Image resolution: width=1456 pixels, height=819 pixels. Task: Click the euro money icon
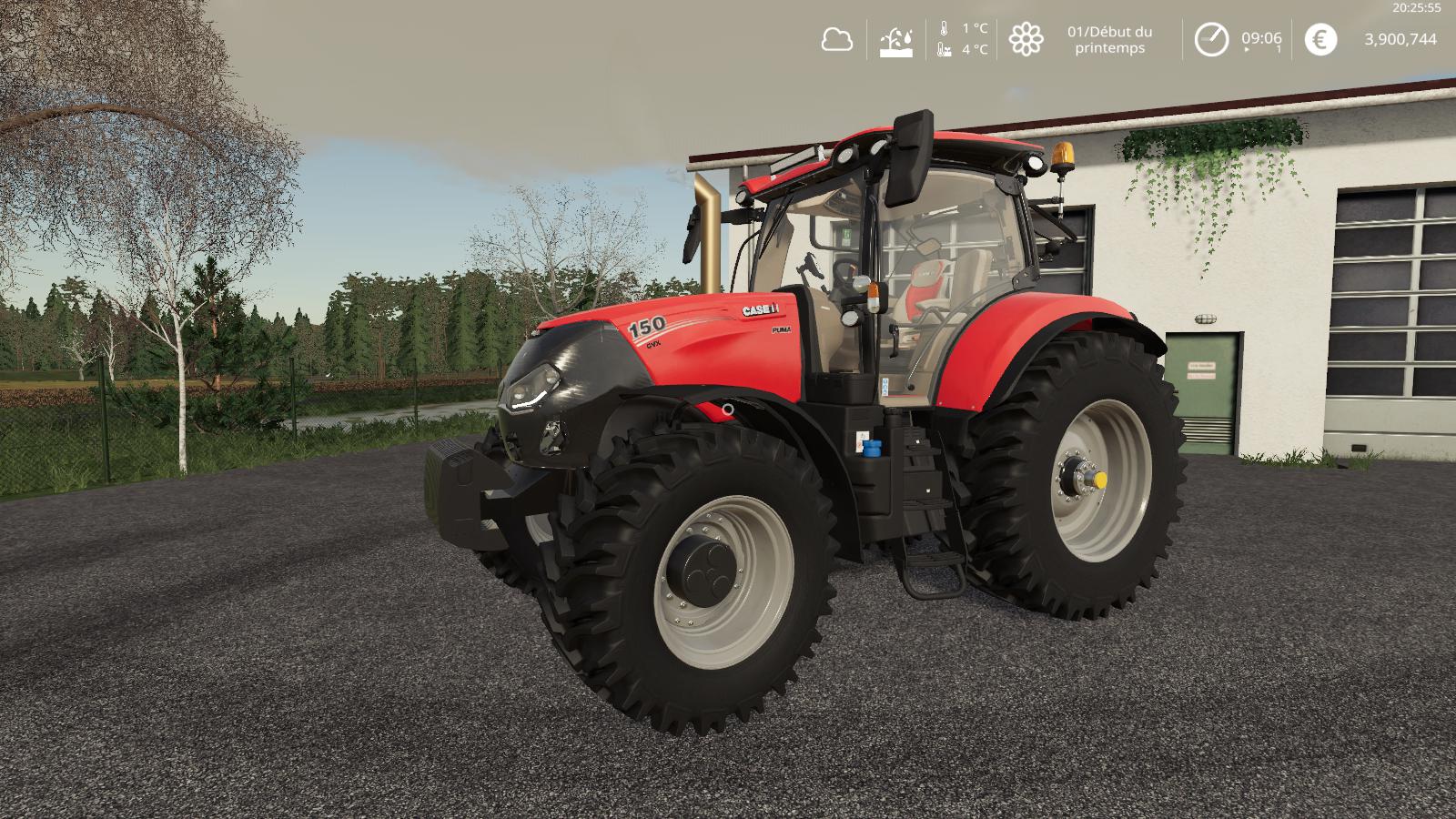pos(1320,39)
